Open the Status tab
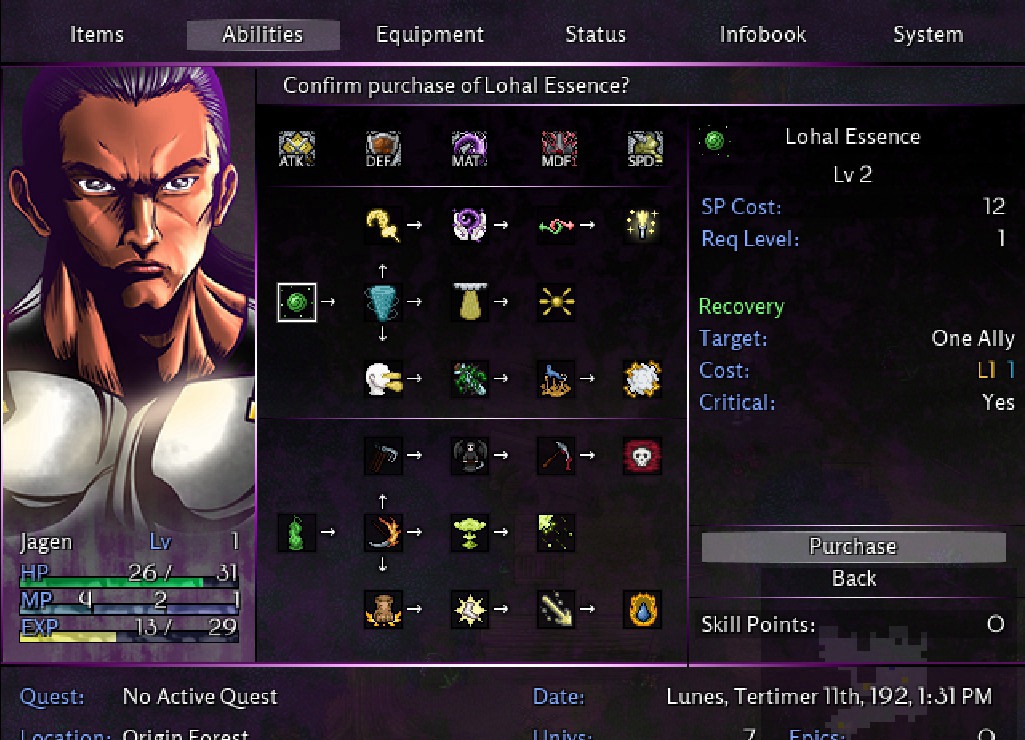 tap(595, 34)
